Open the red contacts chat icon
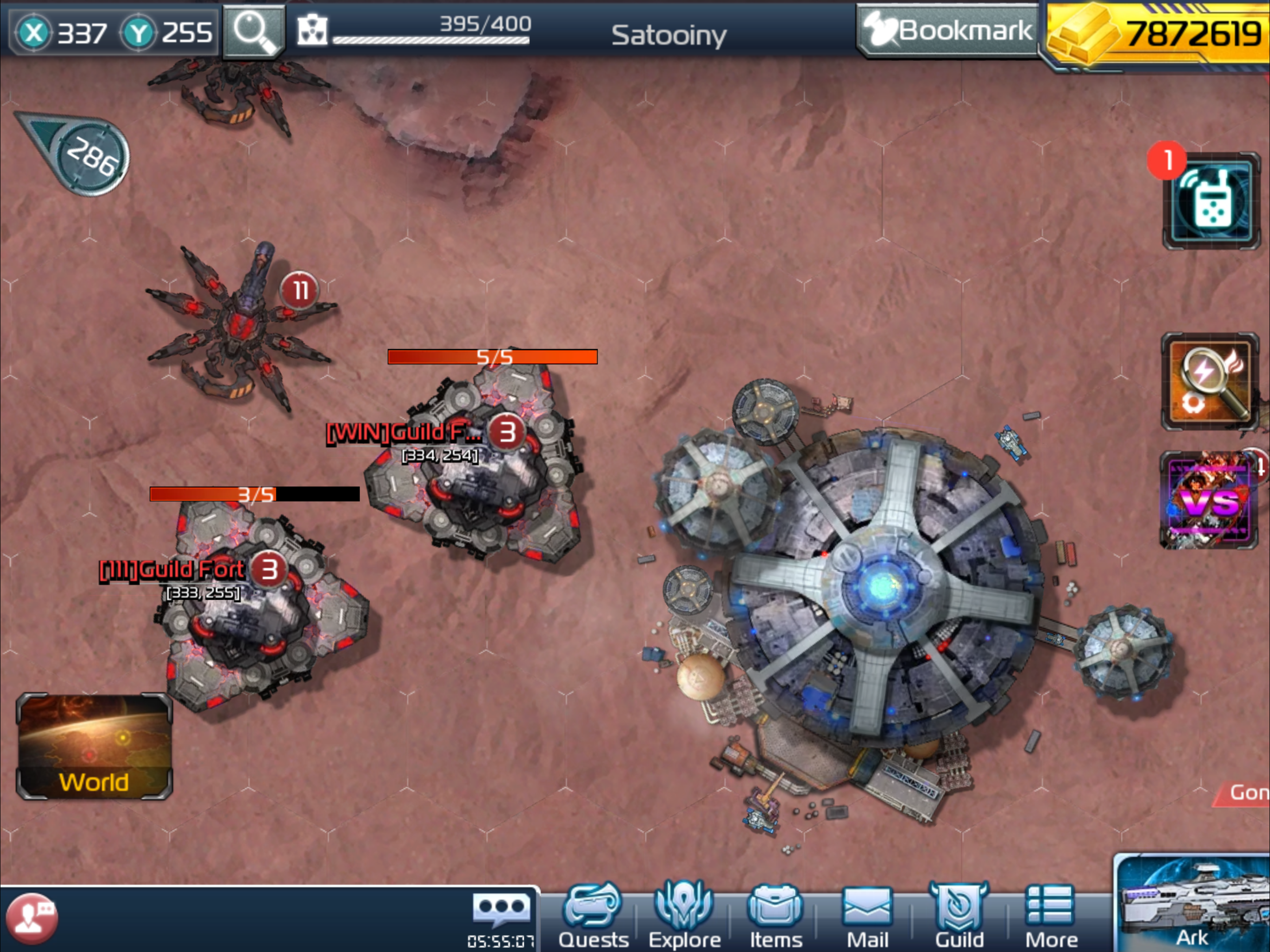The image size is (1270, 952). click(32, 919)
